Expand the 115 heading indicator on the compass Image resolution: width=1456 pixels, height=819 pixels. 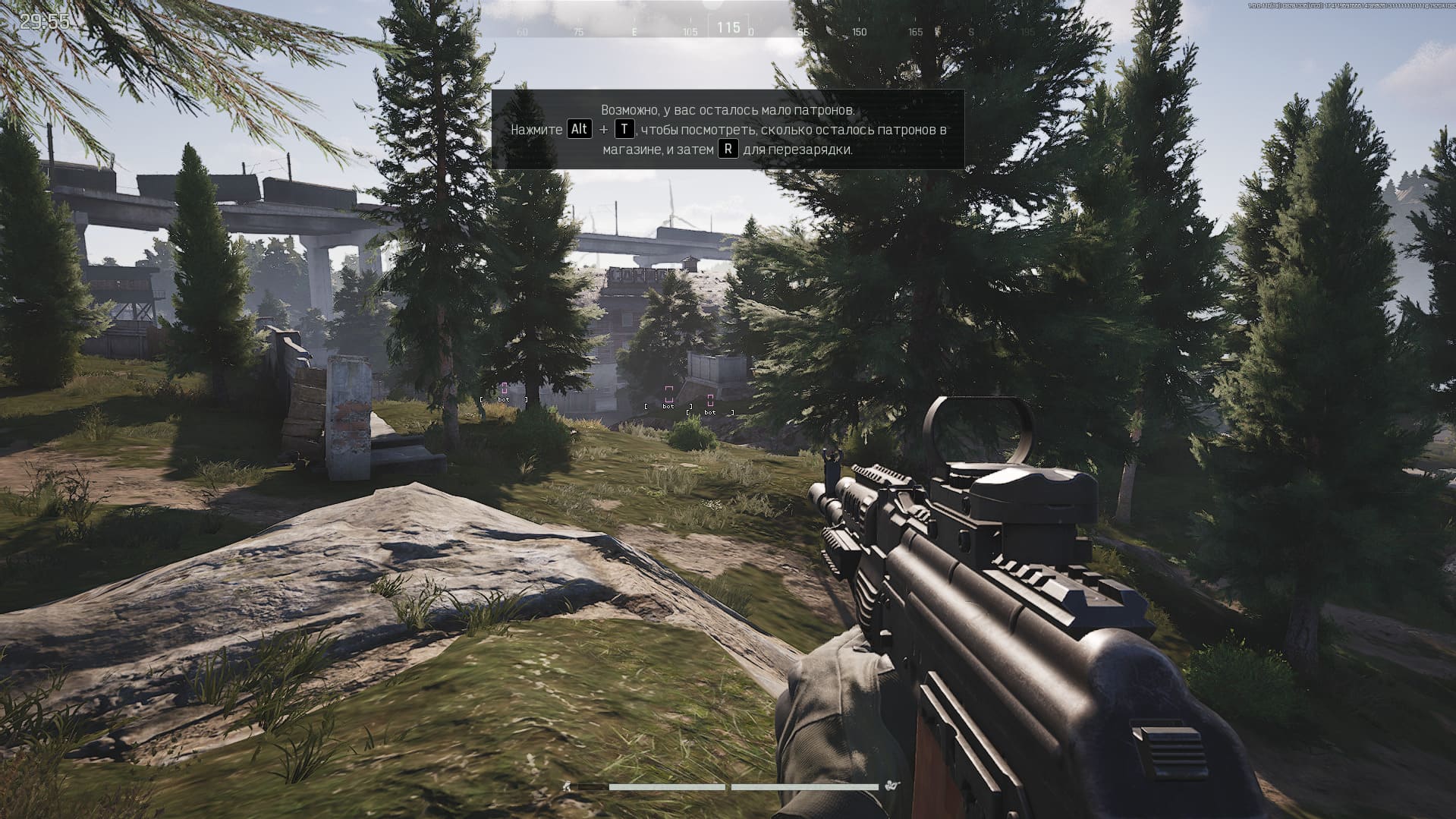click(729, 26)
